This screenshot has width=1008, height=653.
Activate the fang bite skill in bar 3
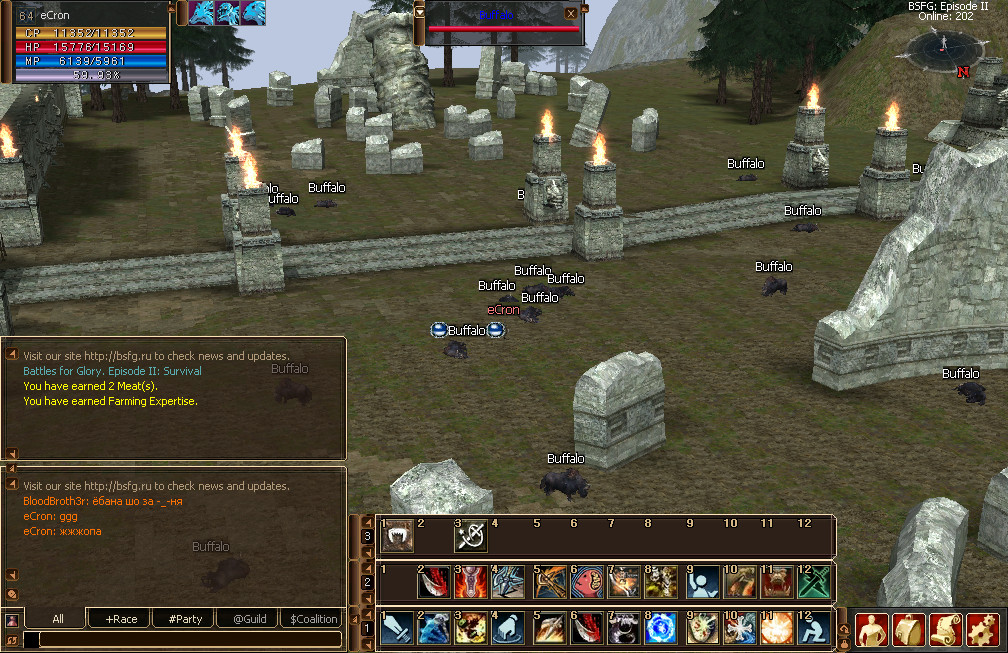pos(399,537)
